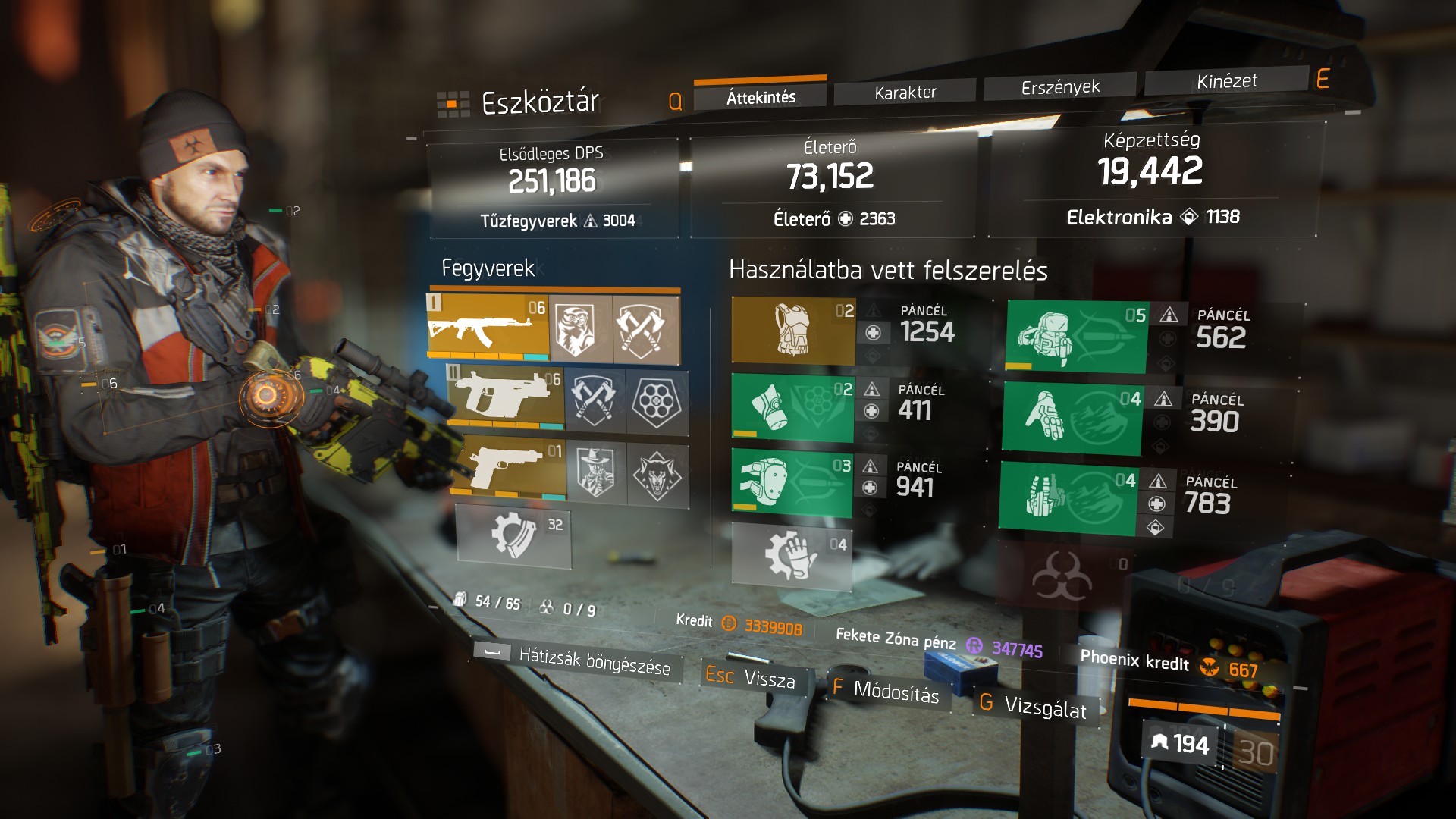Open the weapon mods gear slot
Image resolution: width=1456 pixels, height=819 pixels.
[514, 536]
